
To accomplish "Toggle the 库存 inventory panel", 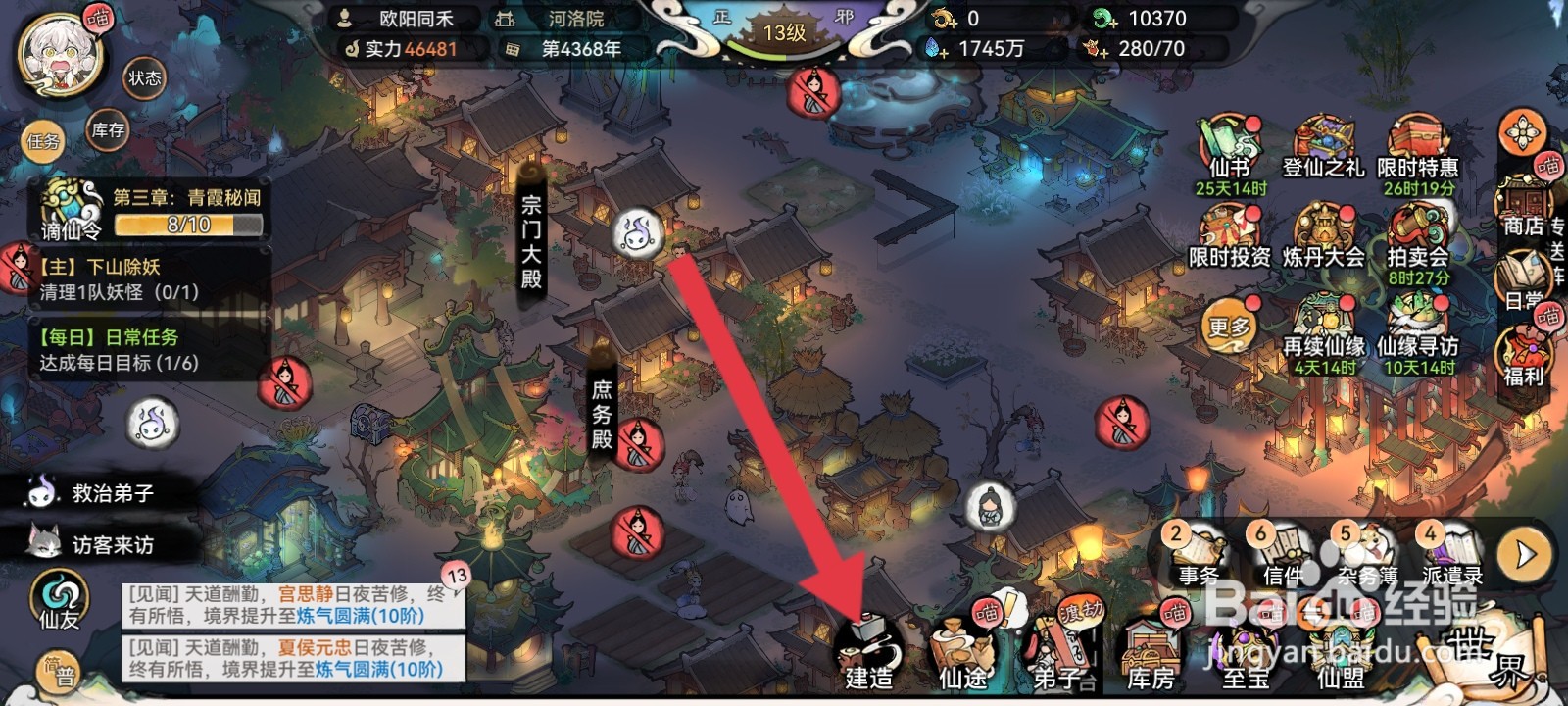I will tap(108, 130).
